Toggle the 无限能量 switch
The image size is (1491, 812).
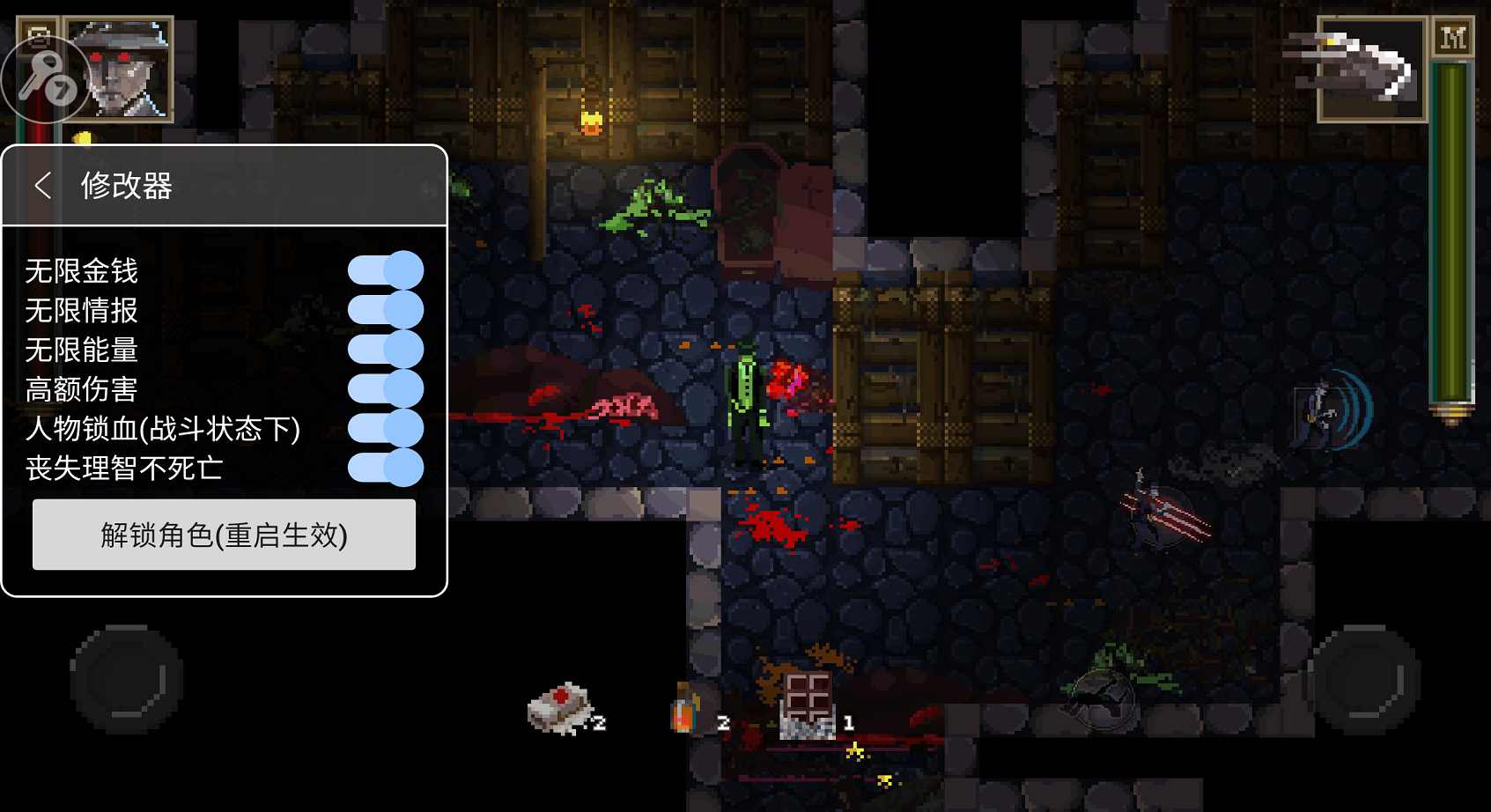click(x=386, y=350)
